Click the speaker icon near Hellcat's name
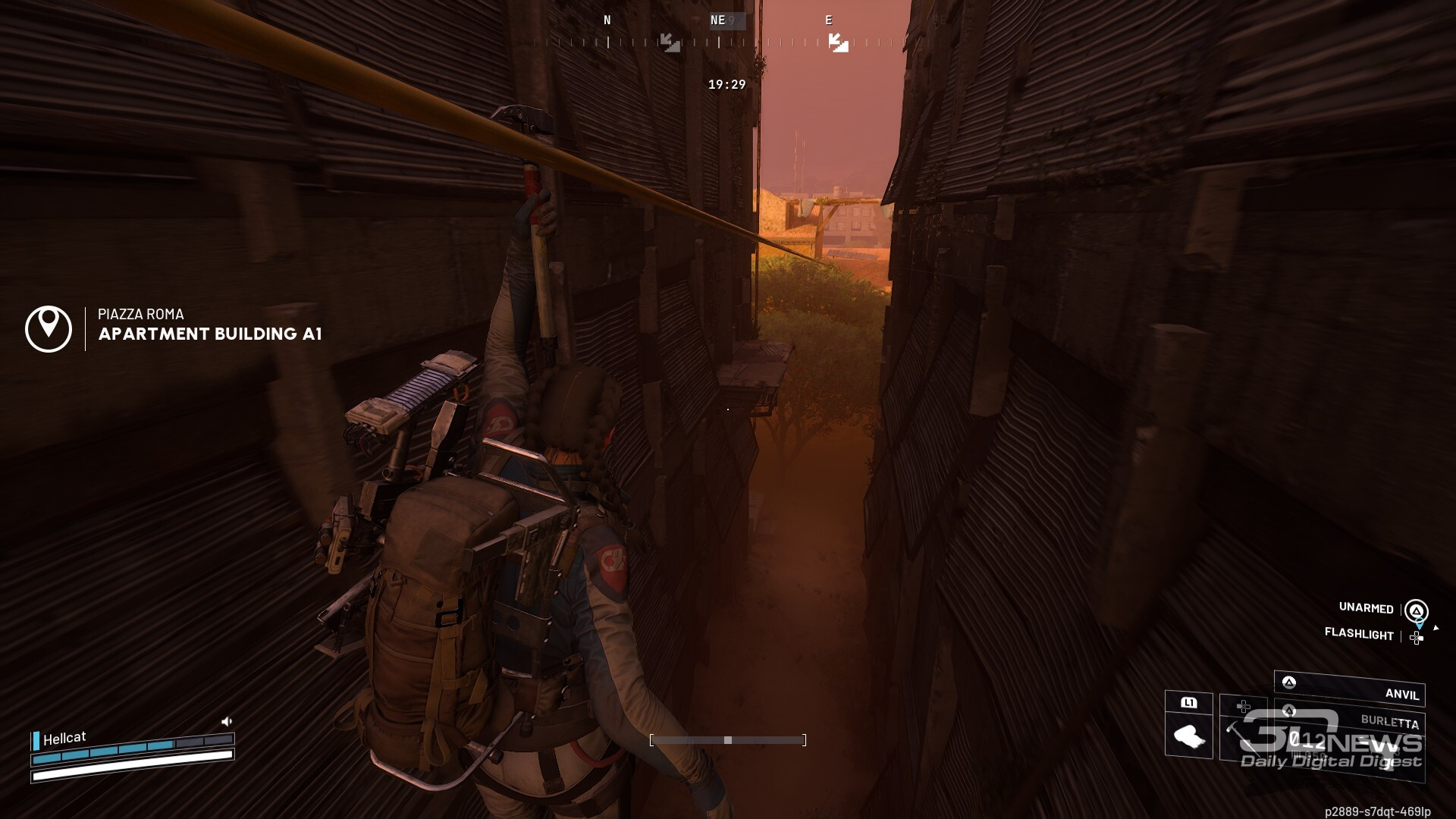 point(226,721)
